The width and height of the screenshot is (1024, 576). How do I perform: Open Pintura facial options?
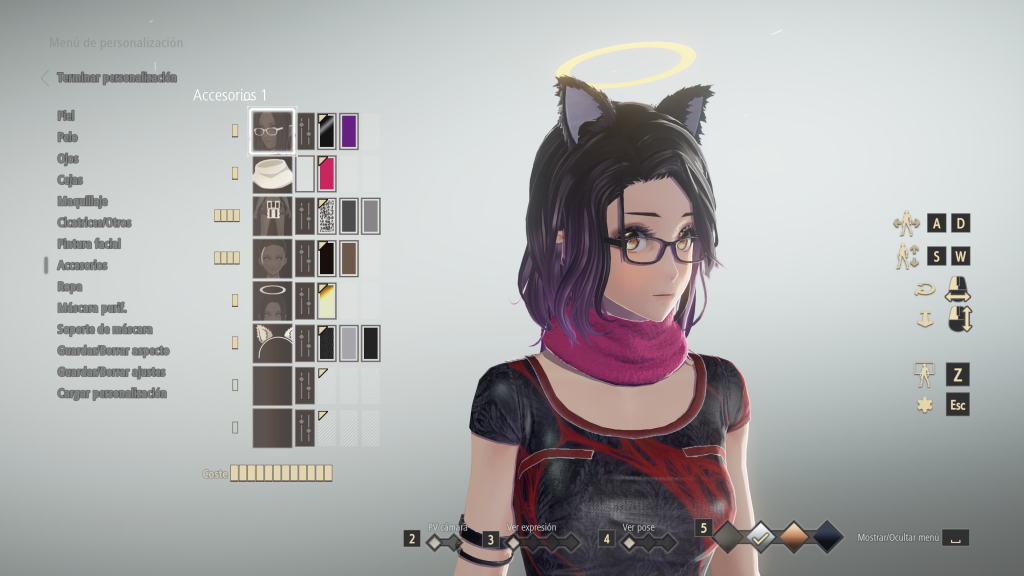pos(89,244)
